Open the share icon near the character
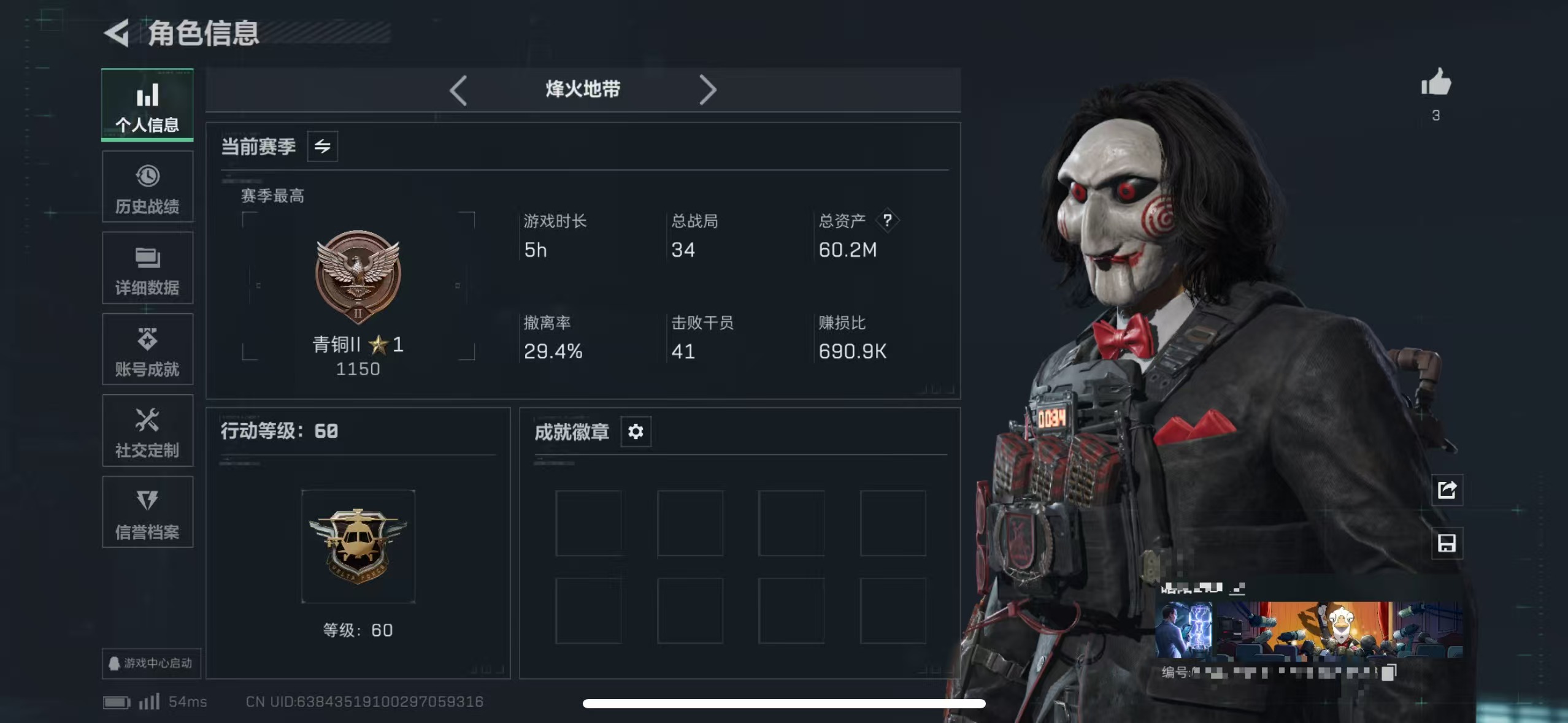The image size is (1568, 723). 1448,490
